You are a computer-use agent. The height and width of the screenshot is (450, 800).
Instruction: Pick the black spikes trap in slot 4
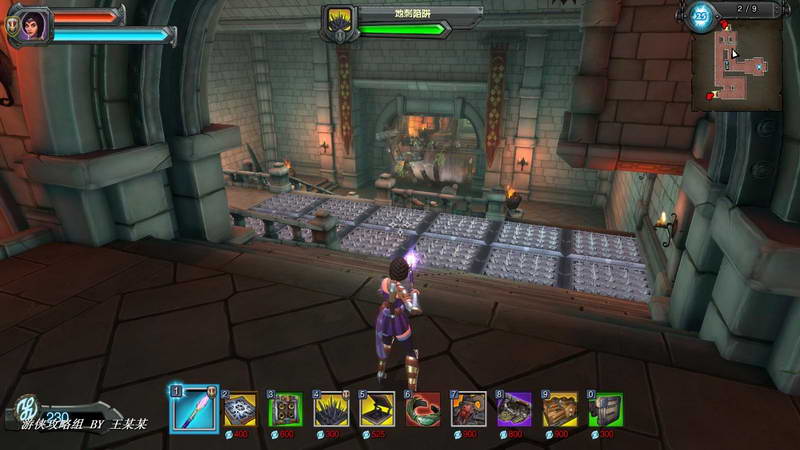[x=331, y=409]
